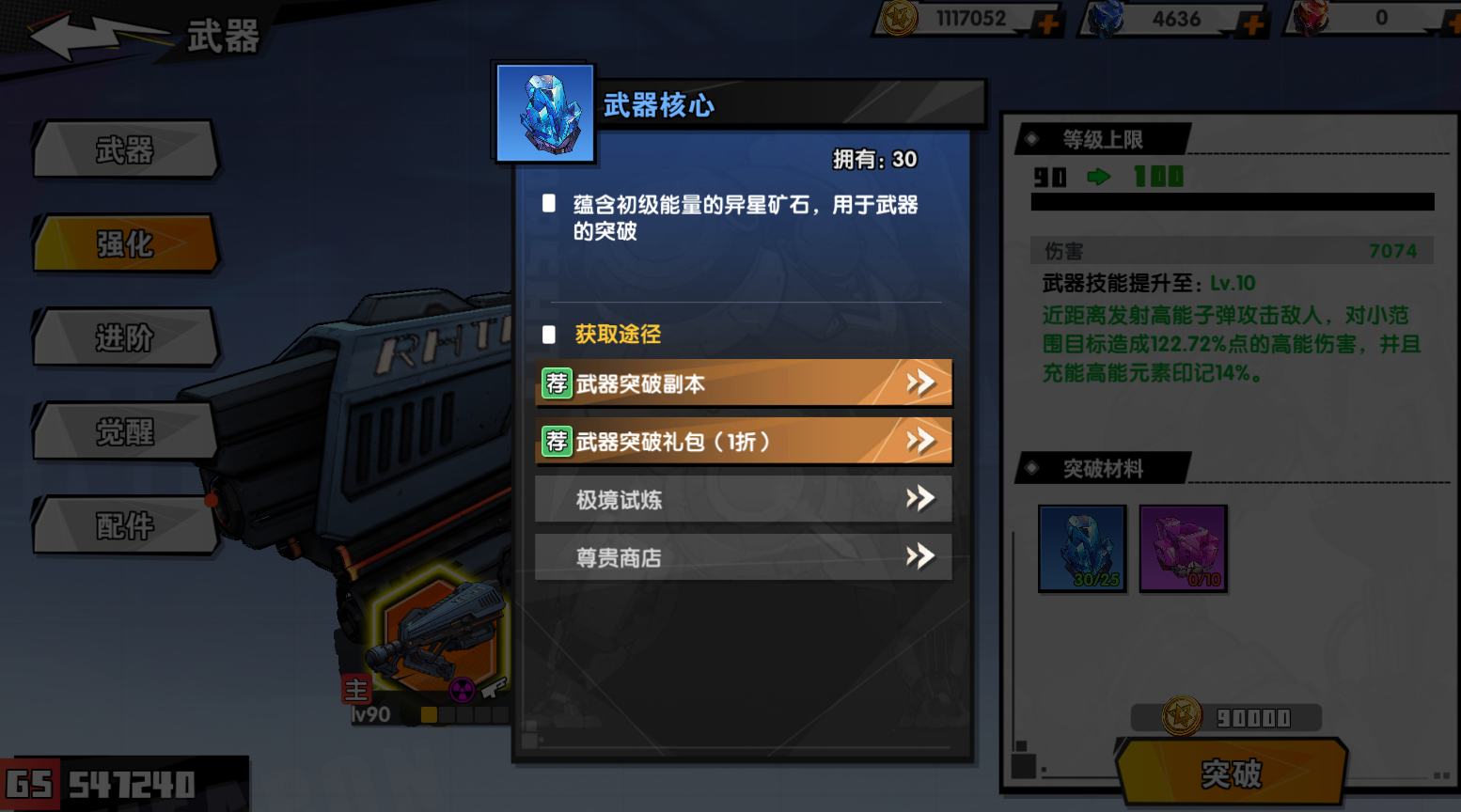The image size is (1461, 812).
Task: Open the chevron arrows on 尊贵商店 row
Action: pyautogui.click(x=921, y=556)
